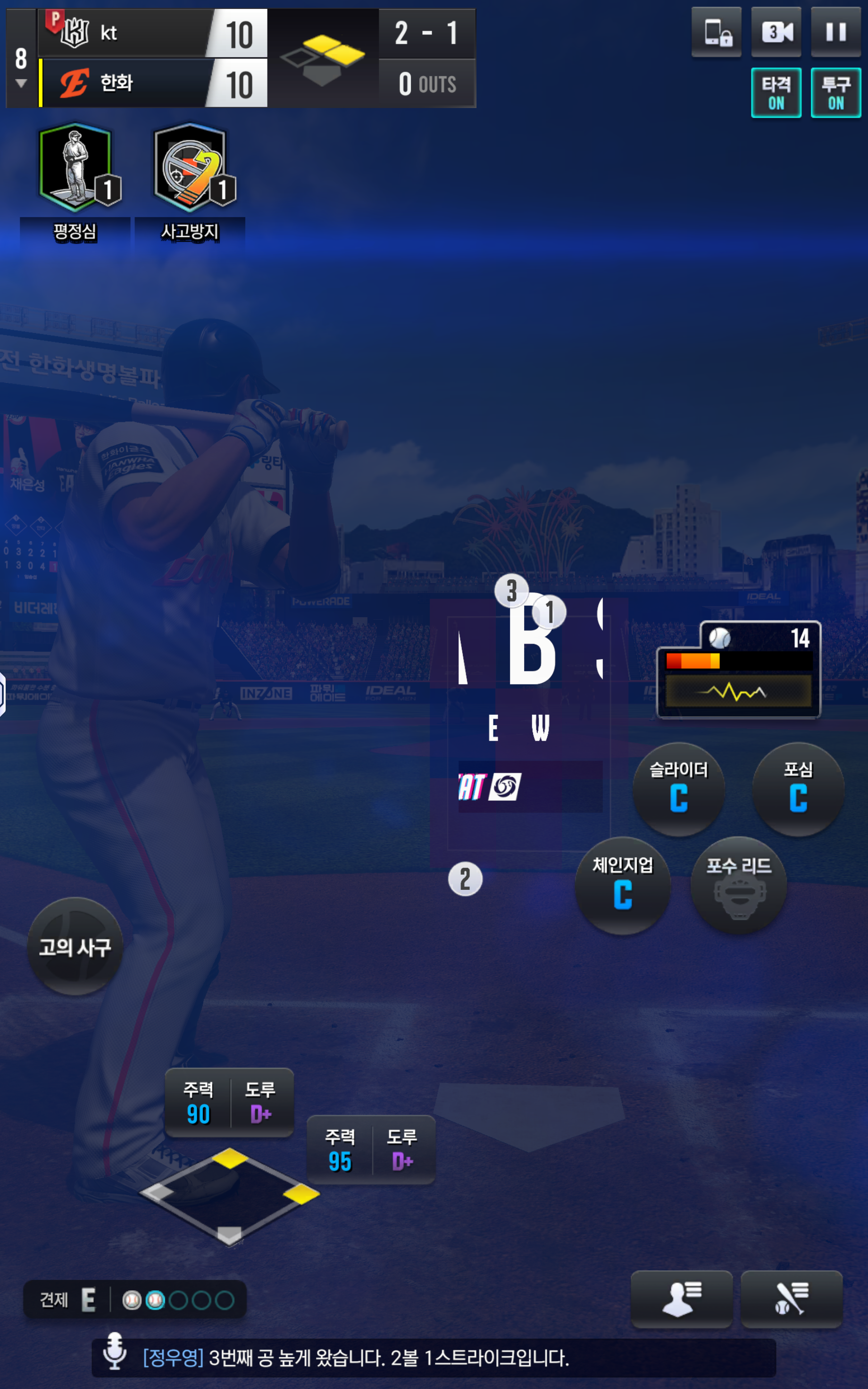Image resolution: width=868 pixels, height=1389 pixels.
Task: Pause the game
Action: point(835,32)
